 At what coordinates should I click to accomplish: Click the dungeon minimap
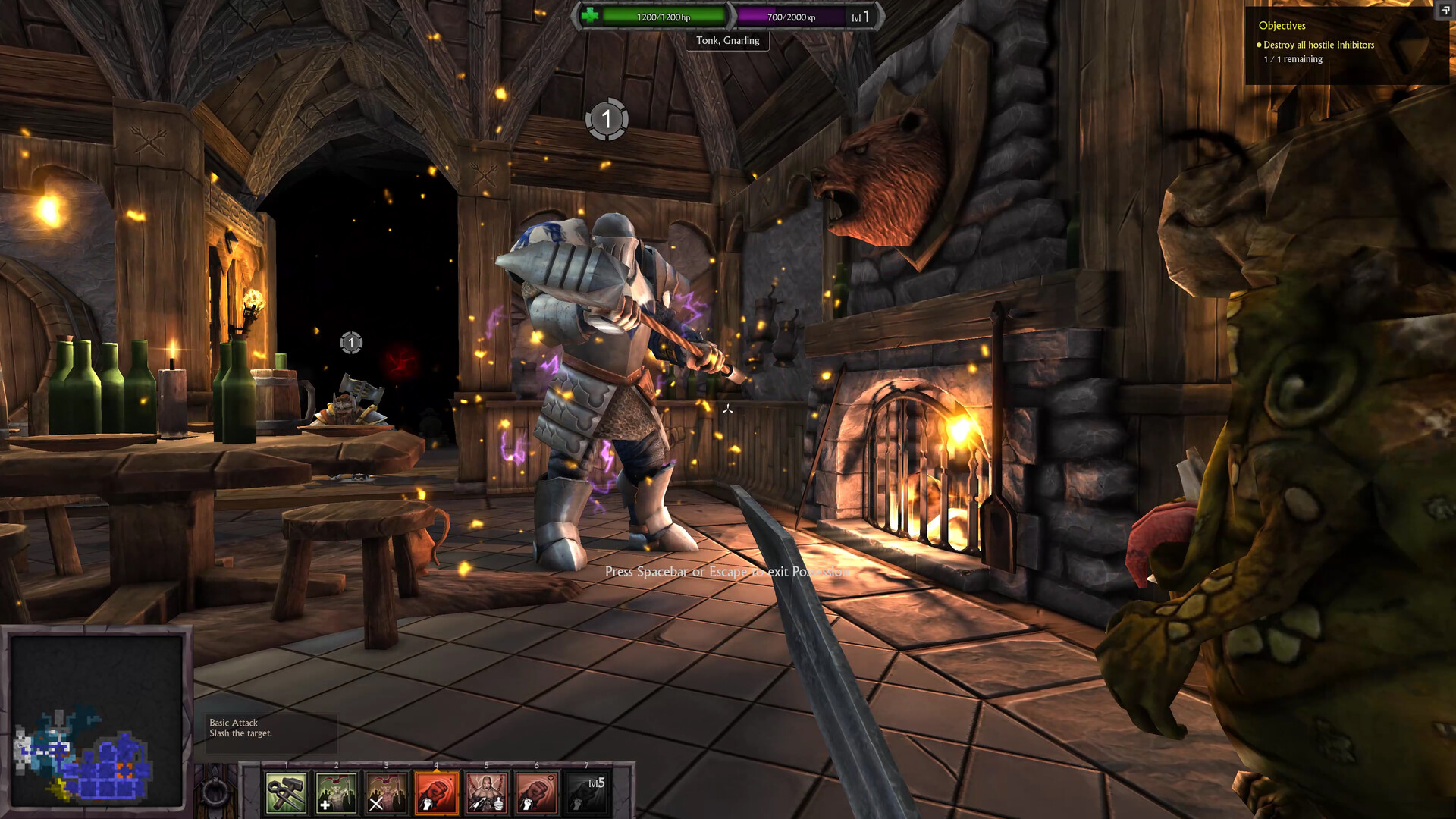(96, 720)
